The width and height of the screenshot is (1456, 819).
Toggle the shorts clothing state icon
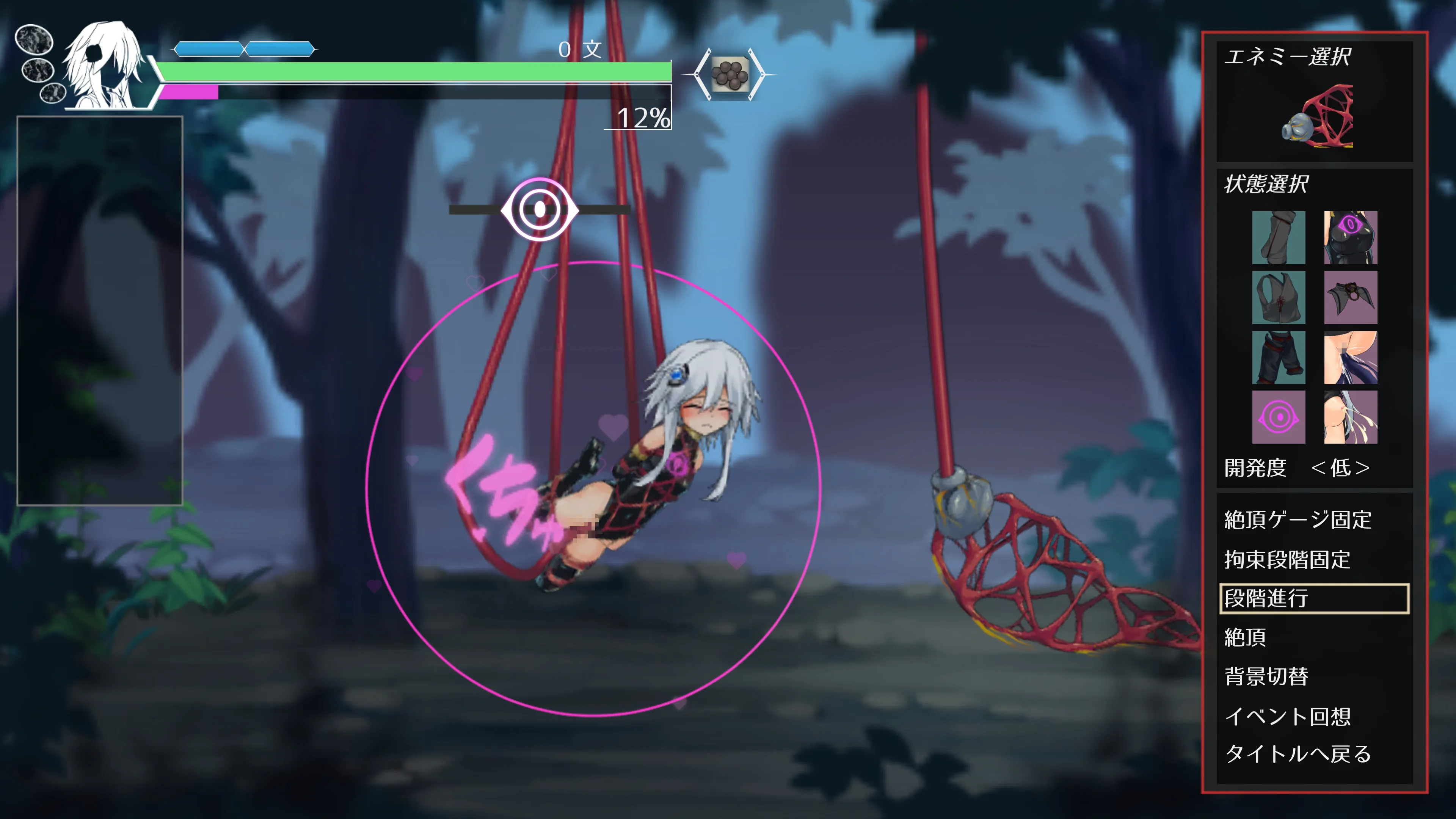coord(1278,357)
